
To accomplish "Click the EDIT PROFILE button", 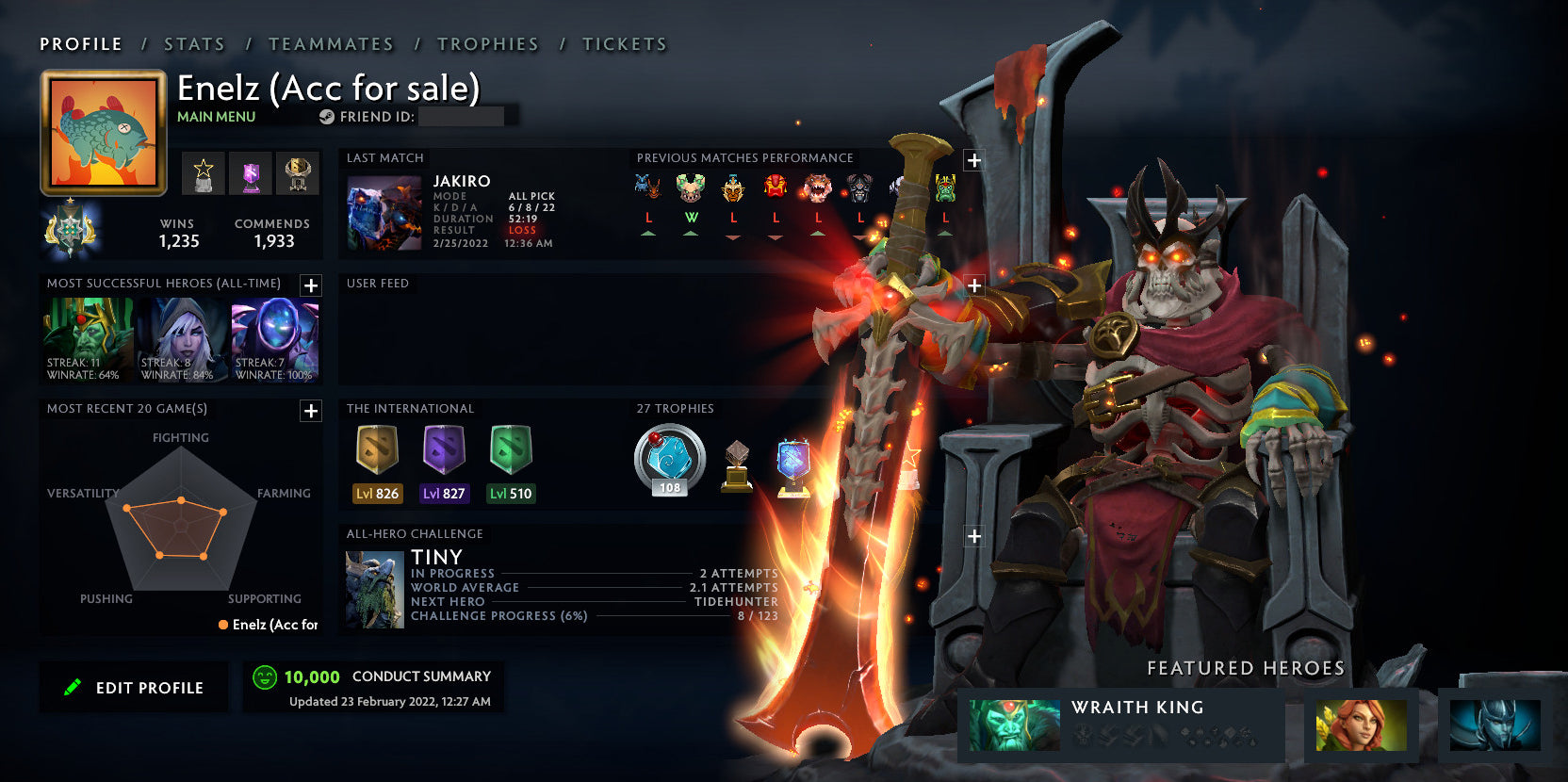I will (x=133, y=687).
